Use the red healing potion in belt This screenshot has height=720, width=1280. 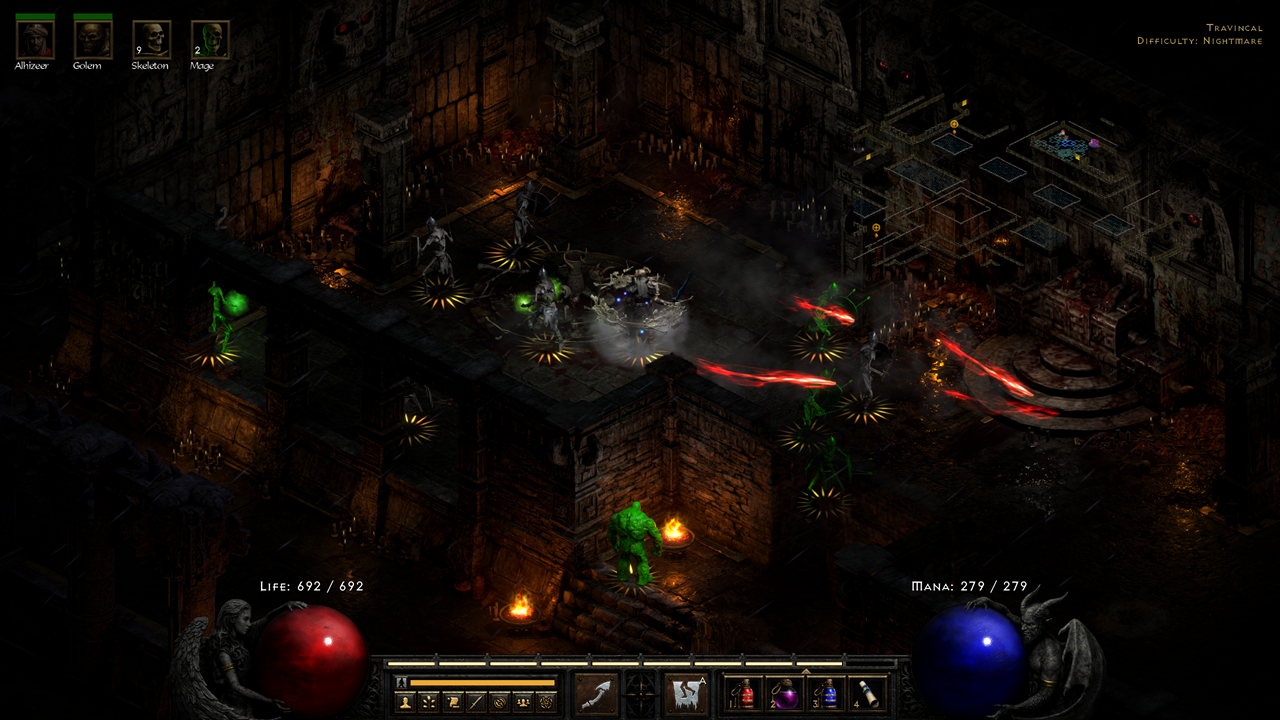point(741,694)
